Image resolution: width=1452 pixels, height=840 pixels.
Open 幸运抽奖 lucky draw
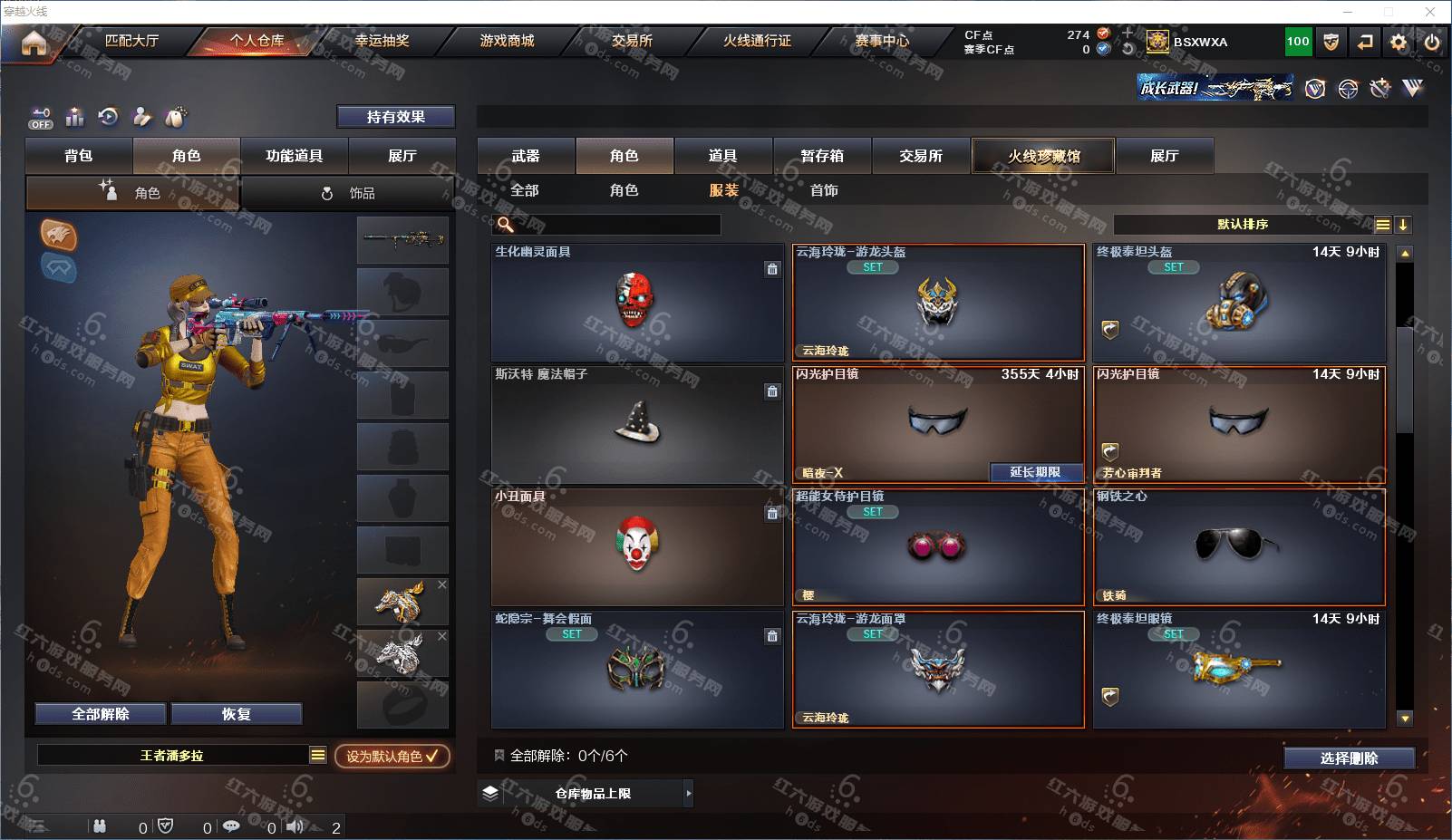pyautogui.click(x=382, y=41)
